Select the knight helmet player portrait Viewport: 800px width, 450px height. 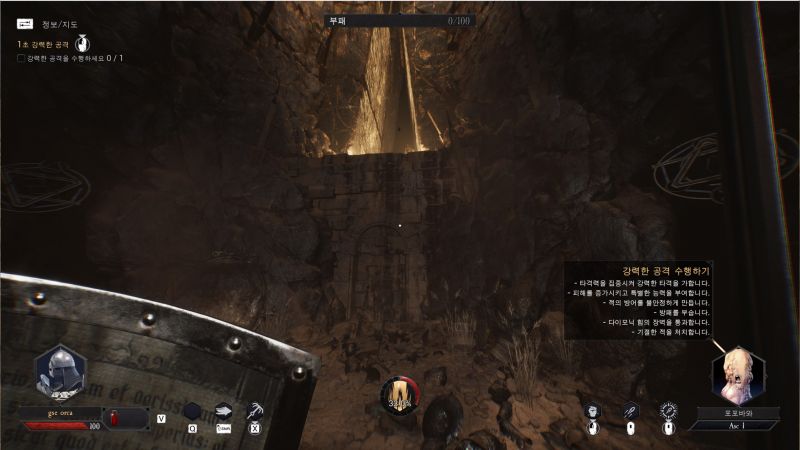(61, 372)
